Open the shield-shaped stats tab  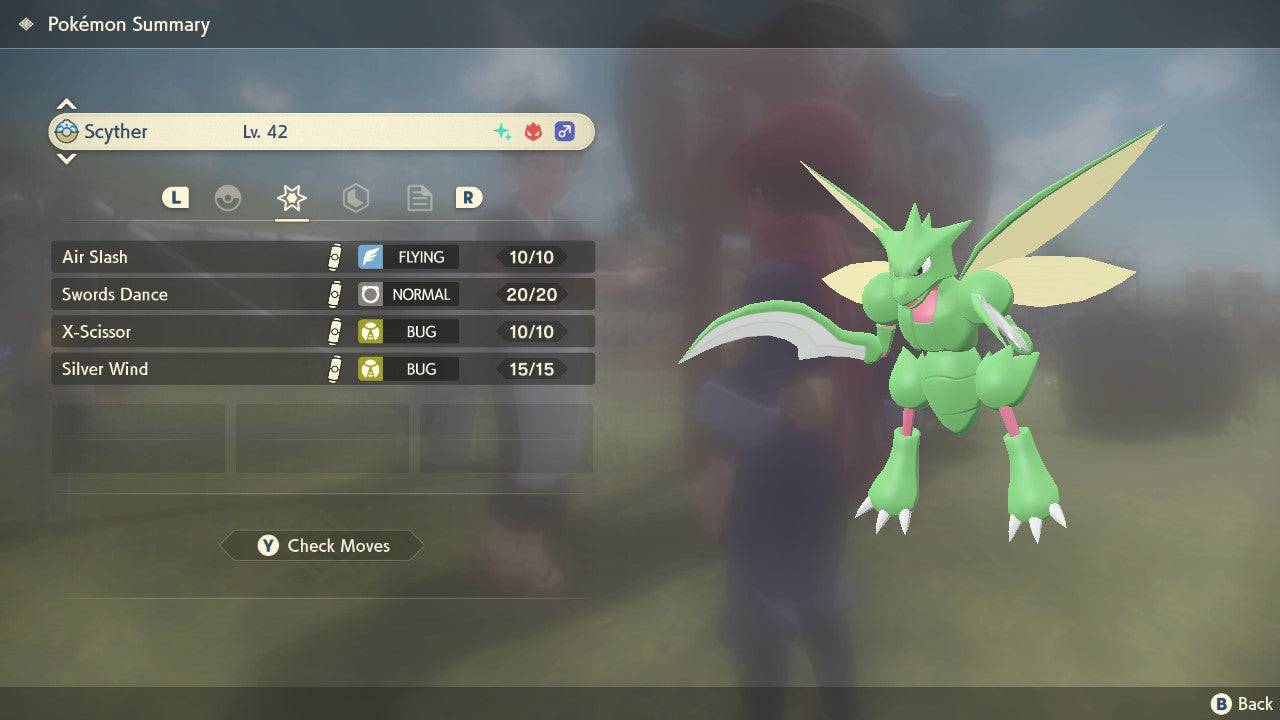click(355, 198)
